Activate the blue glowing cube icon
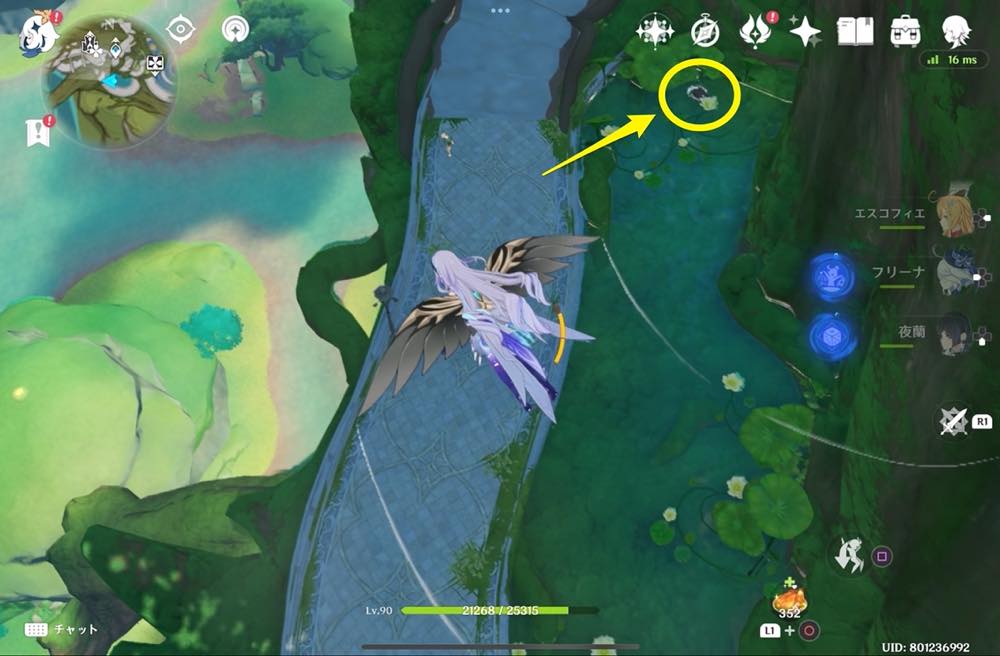The height and width of the screenshot is (656, 1000). tap(832, 336)
